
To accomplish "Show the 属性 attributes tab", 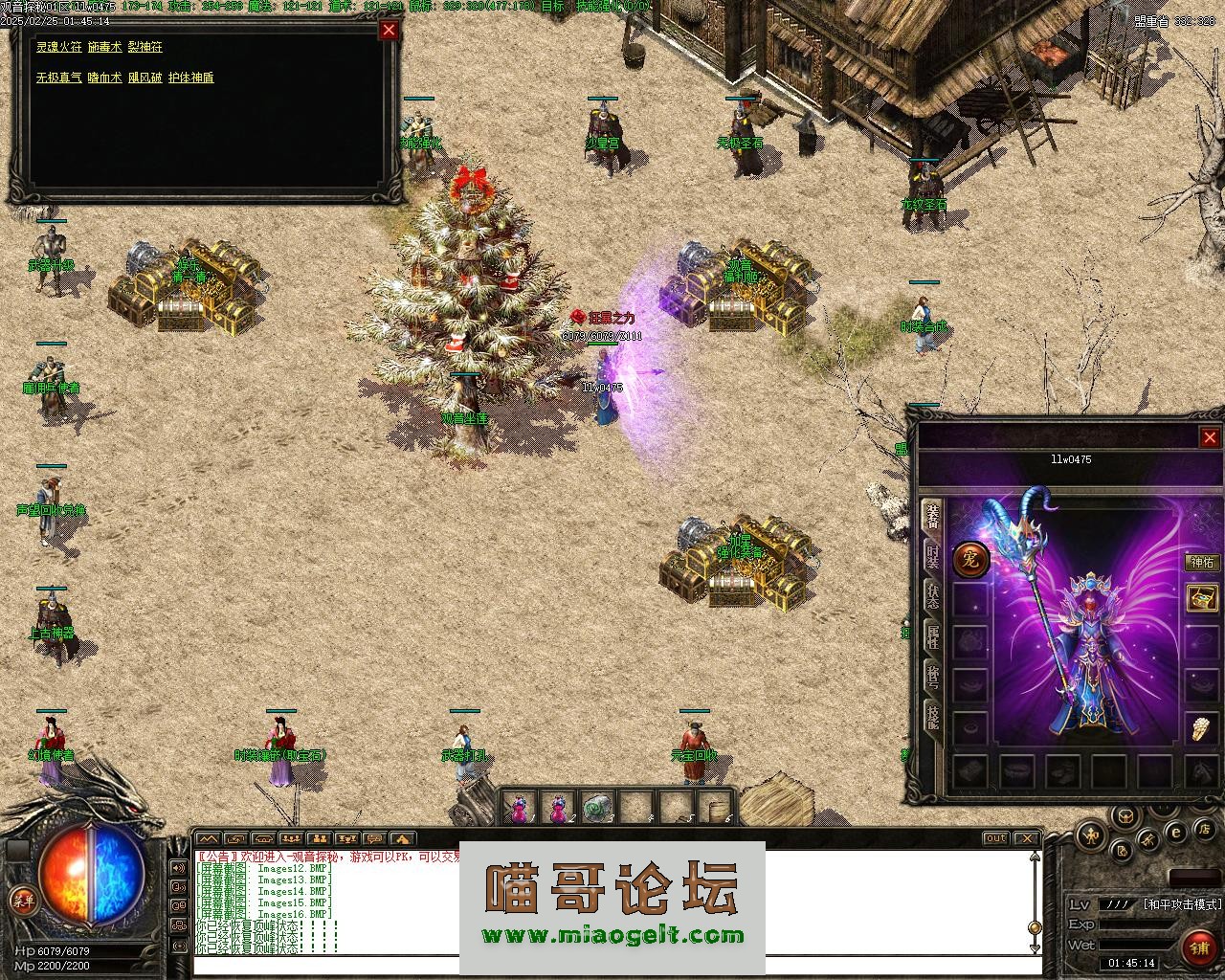I will point(932,637).
